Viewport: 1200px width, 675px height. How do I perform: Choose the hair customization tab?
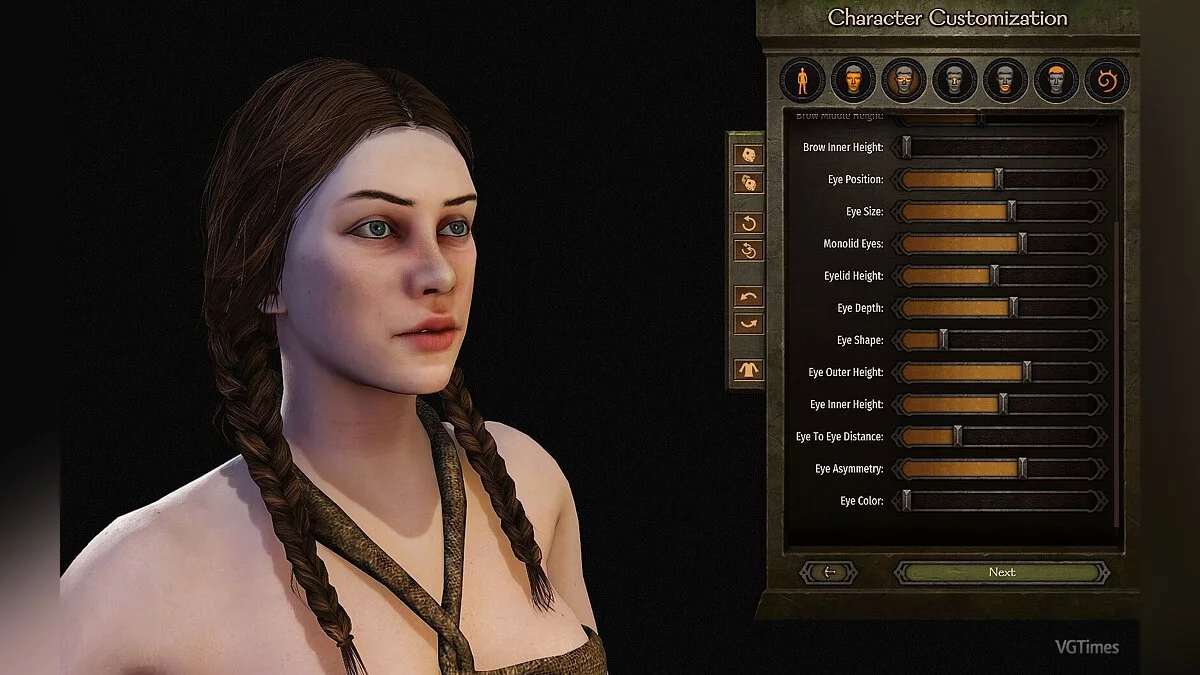pos(1056,80)
